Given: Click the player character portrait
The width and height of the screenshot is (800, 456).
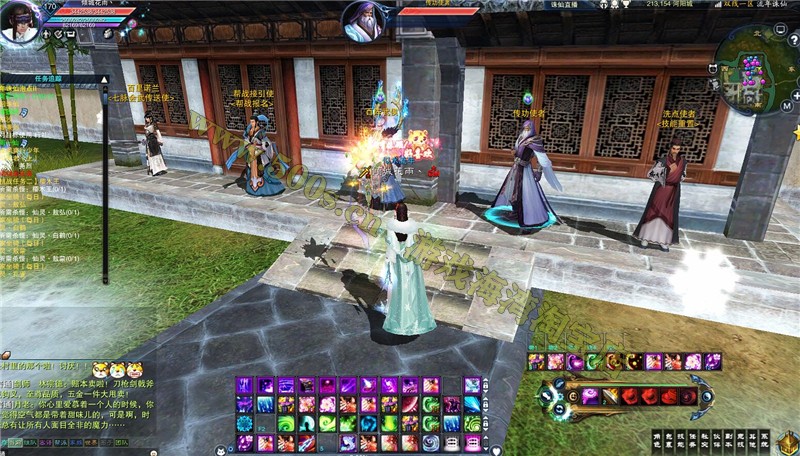Looking at the screenshot, I should pos(20,22).
